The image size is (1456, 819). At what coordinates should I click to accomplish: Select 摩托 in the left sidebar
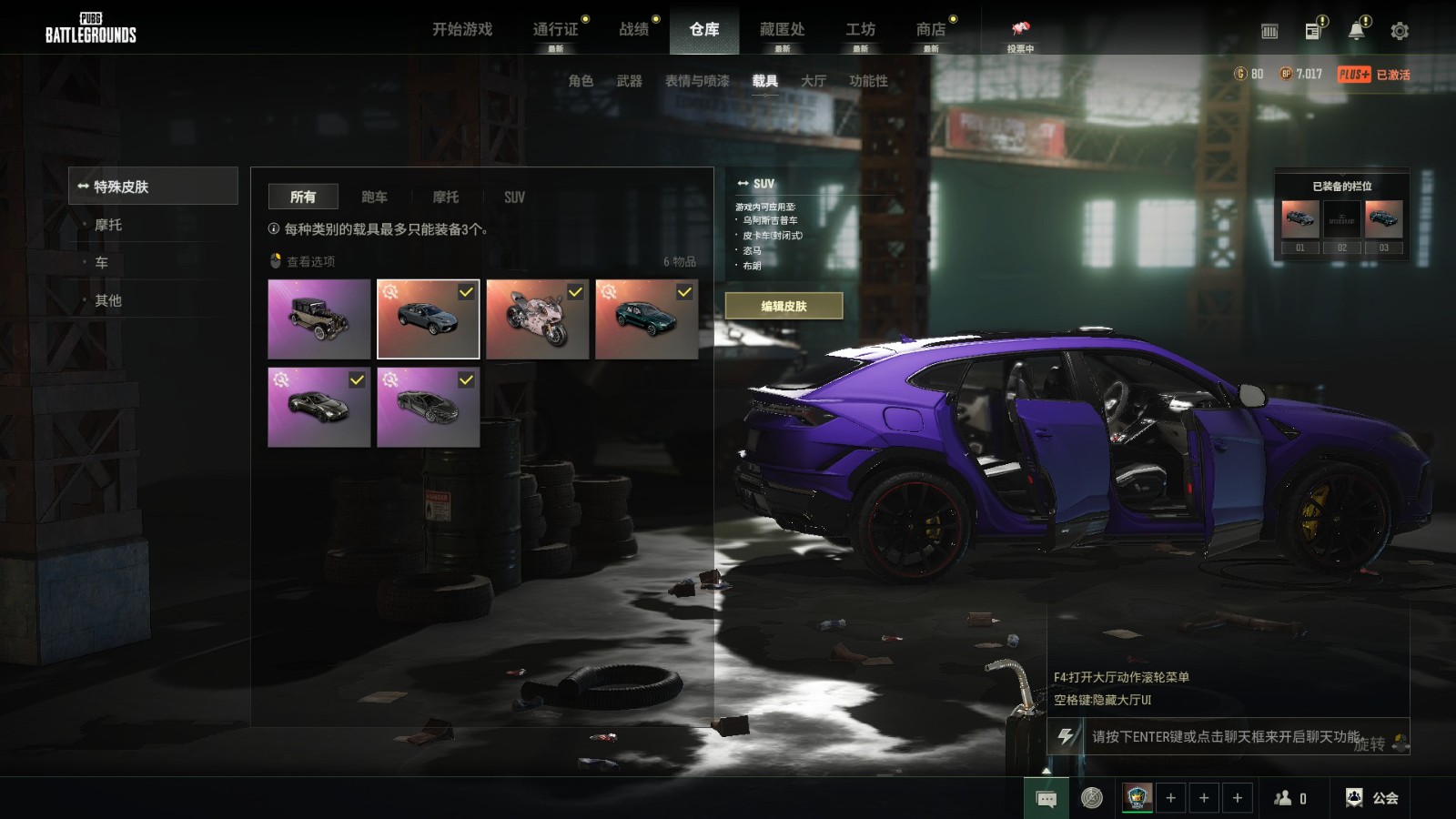click(108, 225)
